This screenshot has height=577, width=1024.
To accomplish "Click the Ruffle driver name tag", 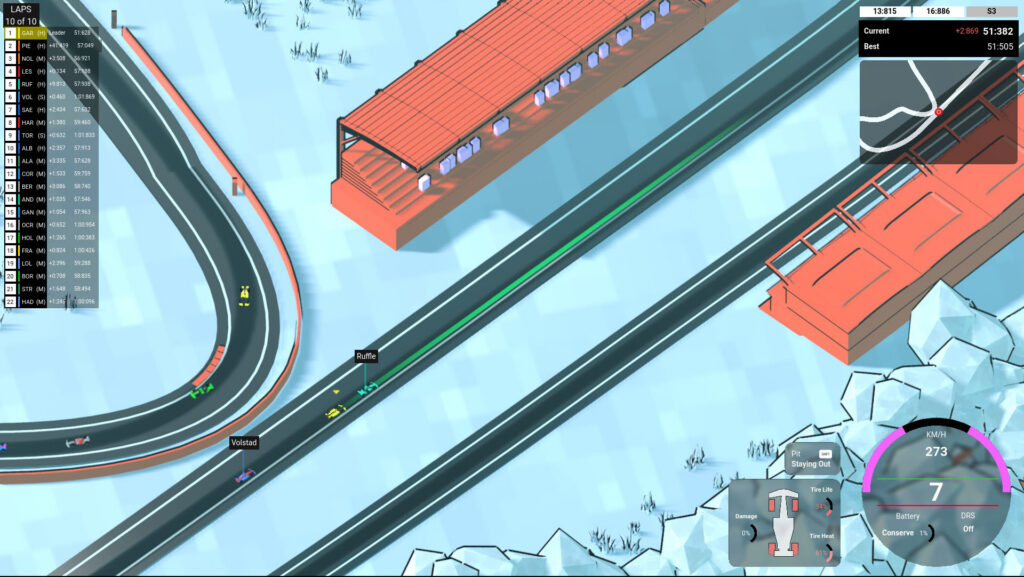I will (367, 356).
